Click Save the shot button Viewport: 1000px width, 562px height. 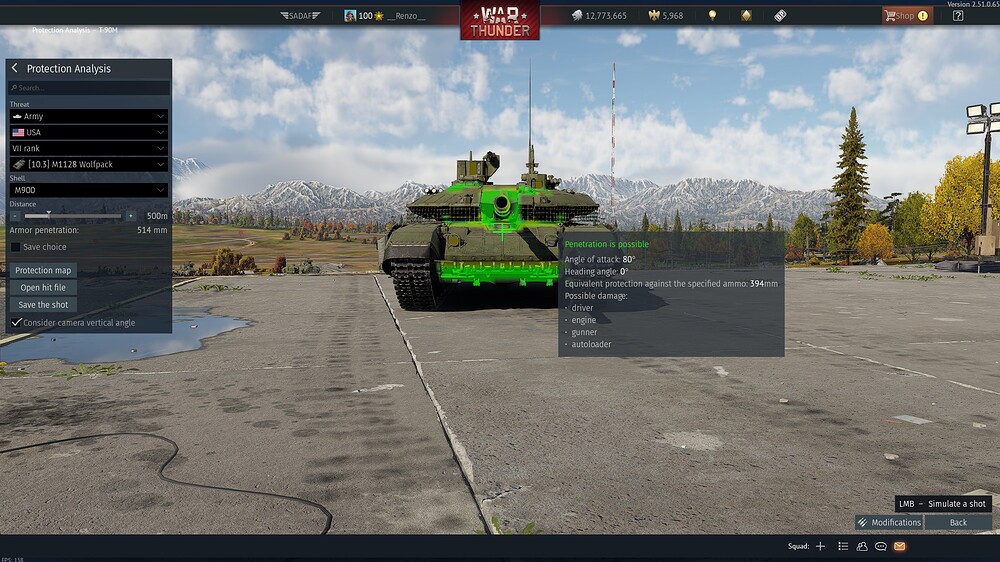click(43, 304)
